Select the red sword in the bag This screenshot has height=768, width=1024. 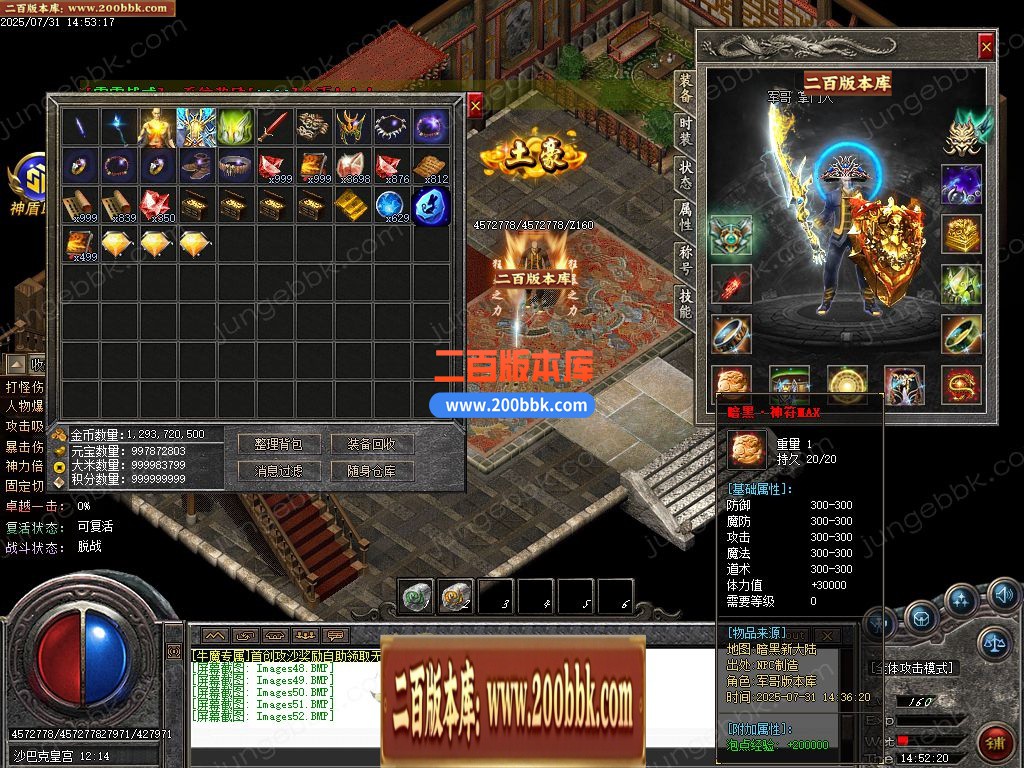[x=274, y=126]
